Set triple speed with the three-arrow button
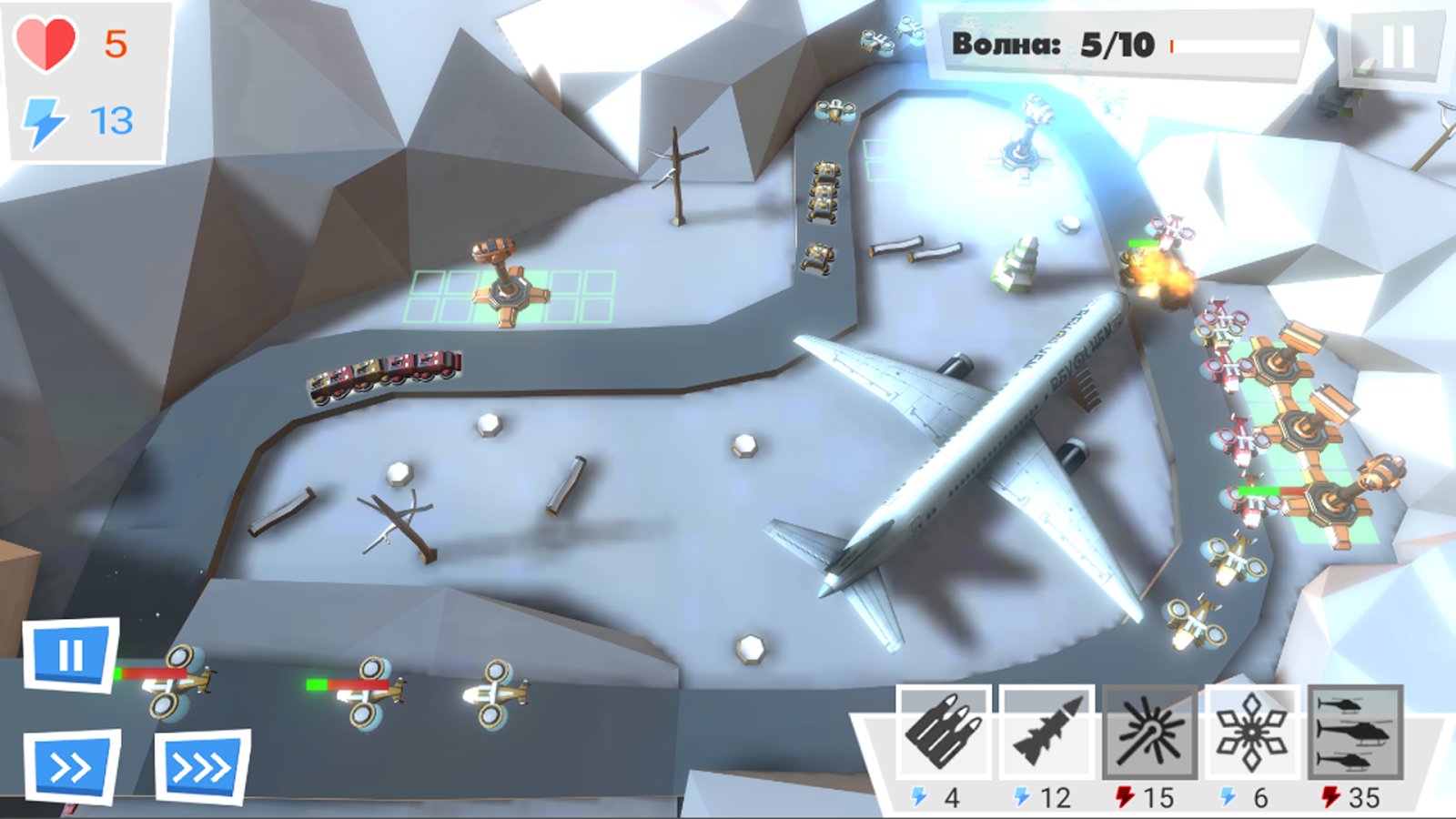 (202, 767)
